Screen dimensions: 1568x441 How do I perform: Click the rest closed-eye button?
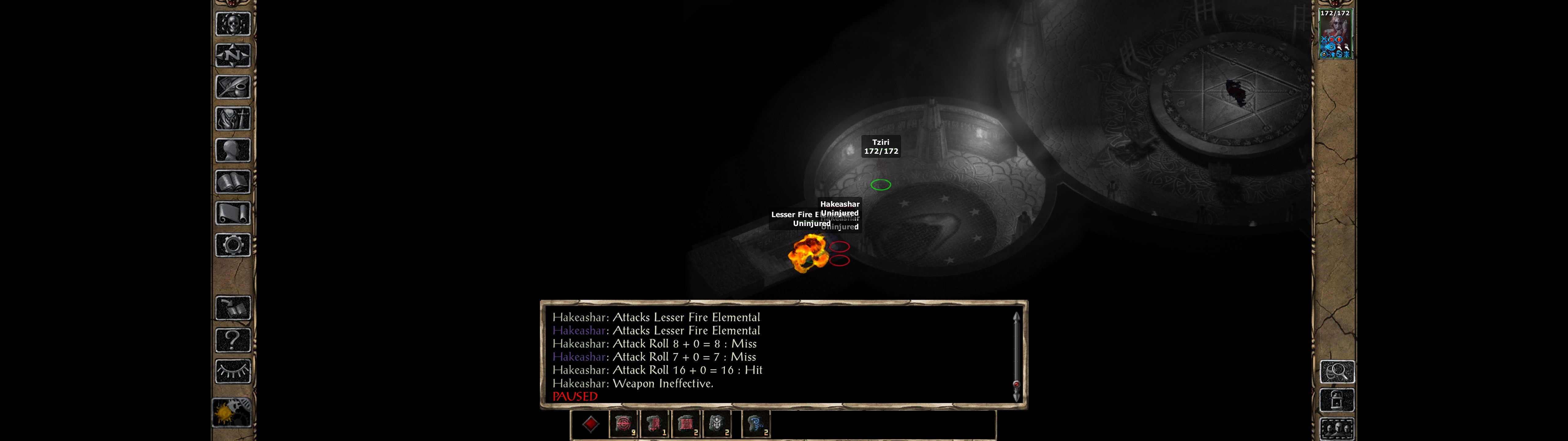point(232,371)
